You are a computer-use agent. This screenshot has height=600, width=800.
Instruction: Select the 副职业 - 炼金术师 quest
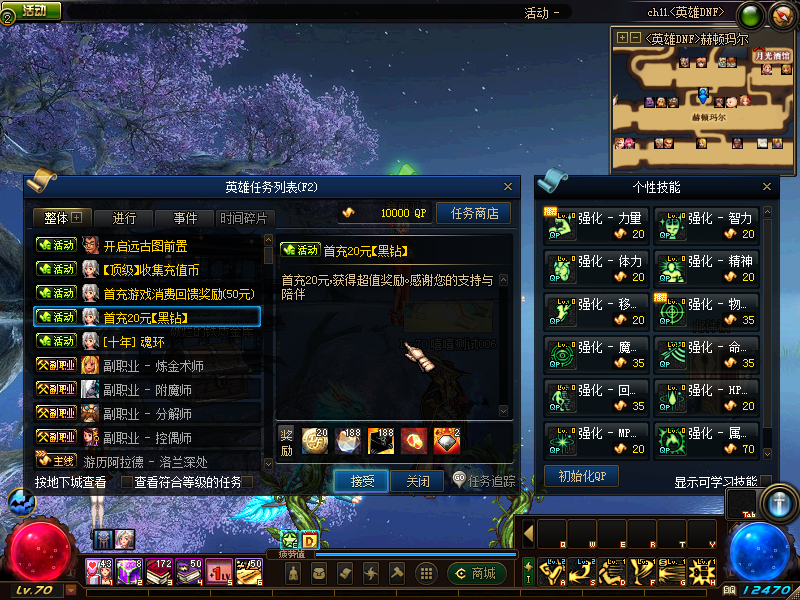click(x=153, y=365)
